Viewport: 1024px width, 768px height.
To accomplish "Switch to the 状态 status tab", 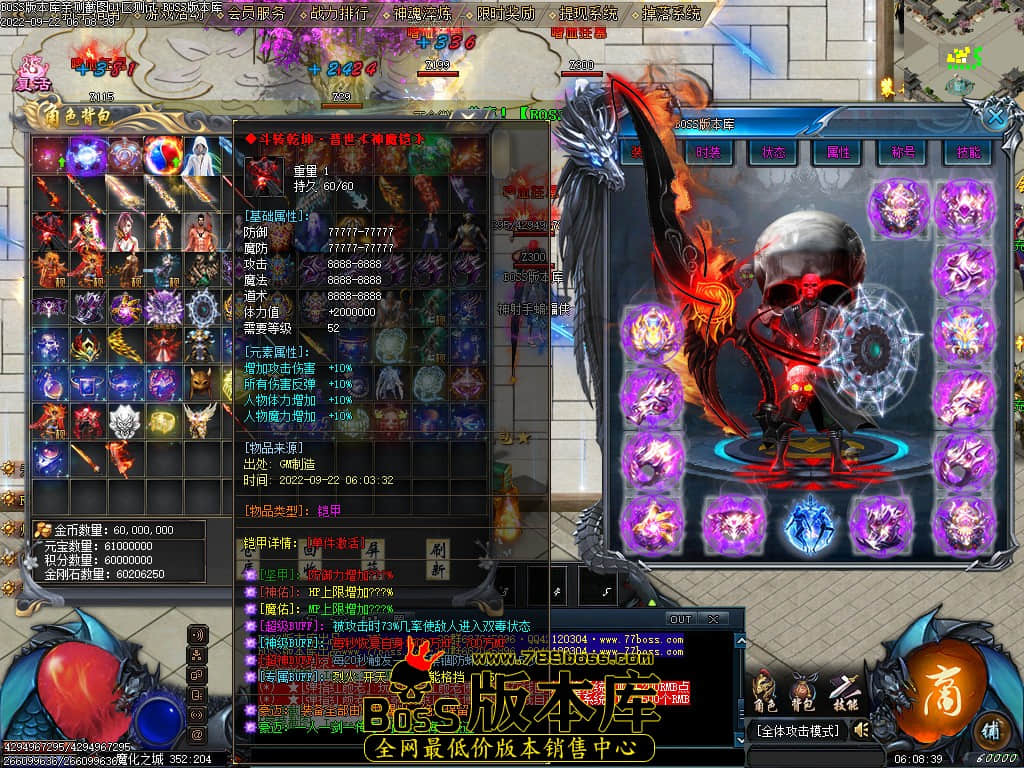I will tap(773, 152).
